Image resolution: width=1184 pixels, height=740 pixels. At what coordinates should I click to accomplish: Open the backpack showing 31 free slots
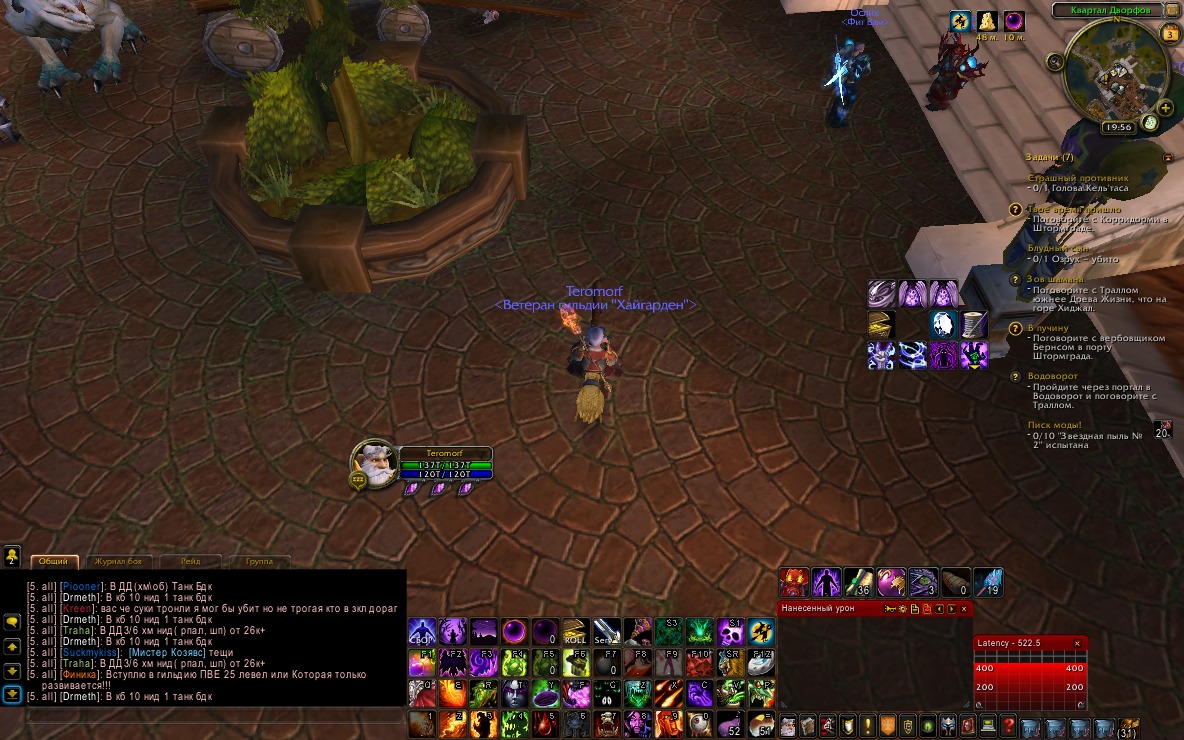click(1128, 727)
